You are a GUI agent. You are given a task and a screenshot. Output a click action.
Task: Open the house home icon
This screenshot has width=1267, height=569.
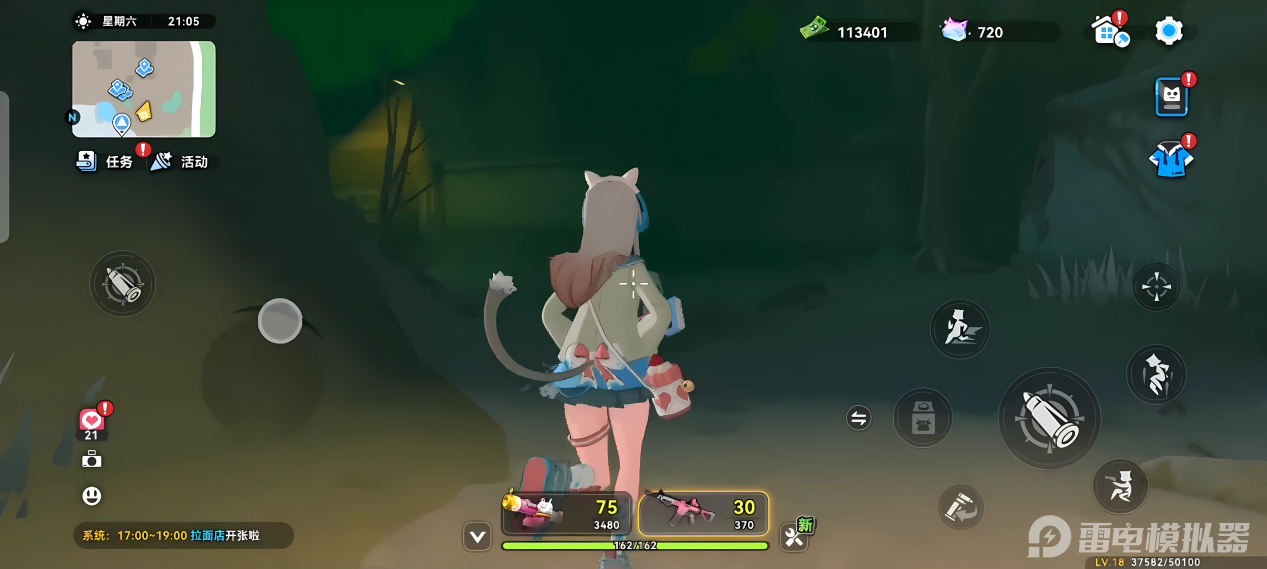click(1108, 31)
